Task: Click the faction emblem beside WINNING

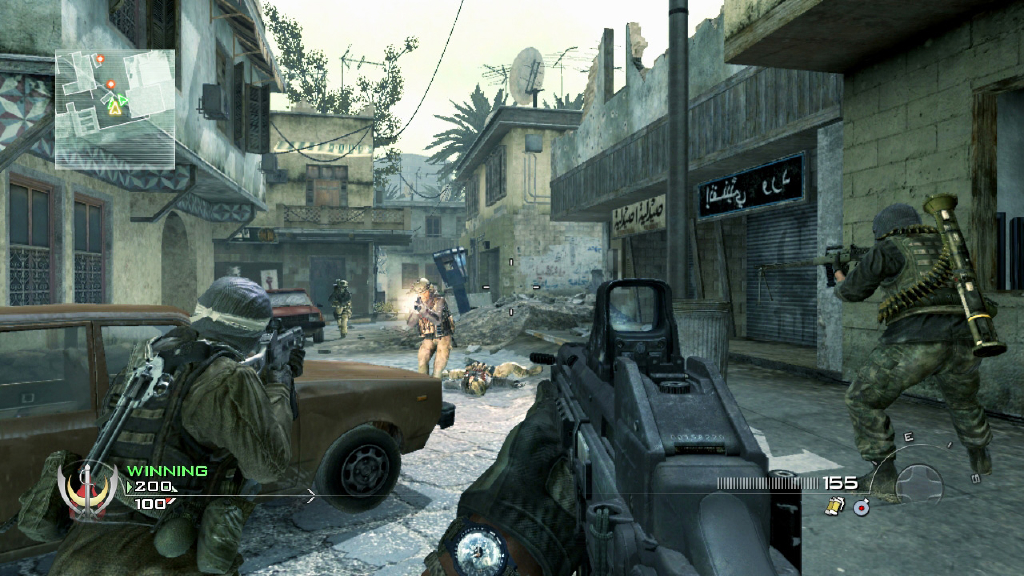Action: tap(88, 491)
